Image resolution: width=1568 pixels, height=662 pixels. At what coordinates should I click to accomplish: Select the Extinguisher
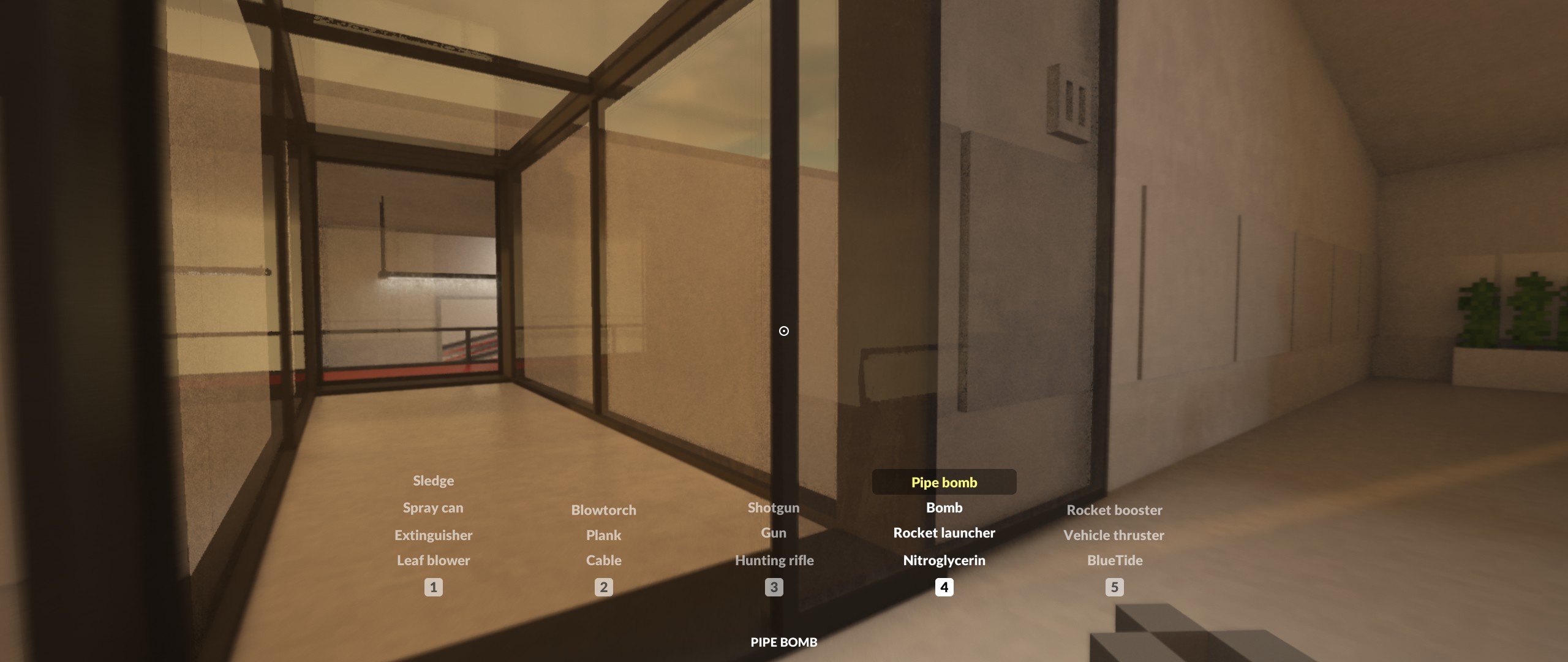click(x=434, y=535)
